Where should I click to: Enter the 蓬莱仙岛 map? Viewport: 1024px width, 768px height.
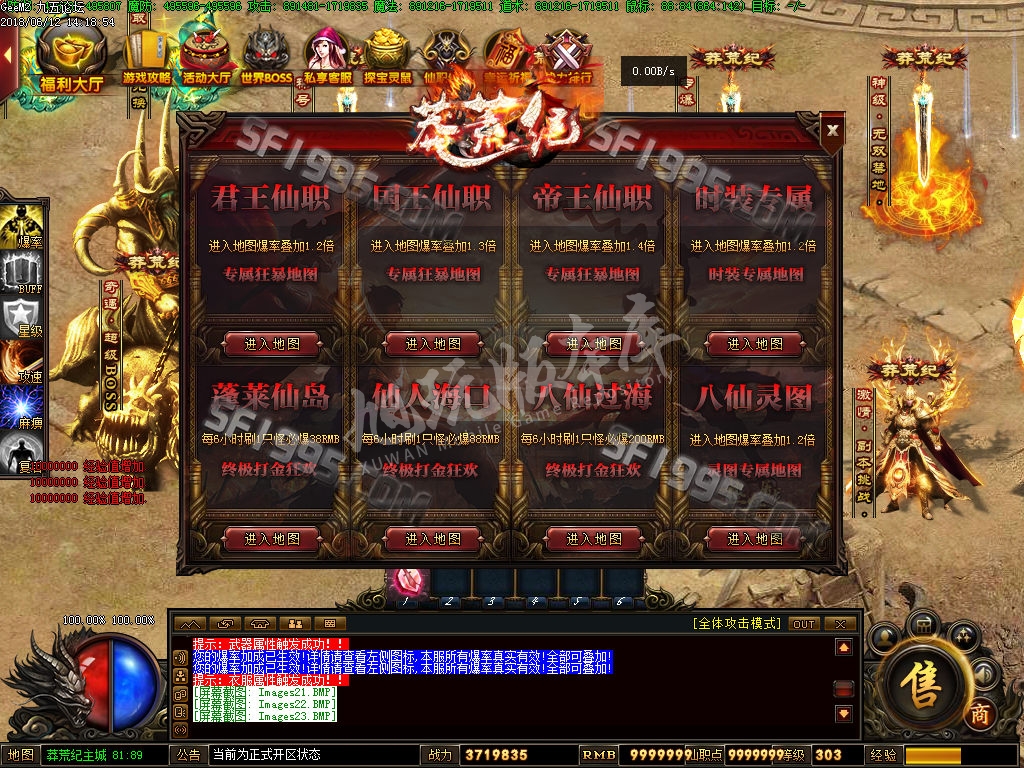pyautogui.click(x=272, y=539)
